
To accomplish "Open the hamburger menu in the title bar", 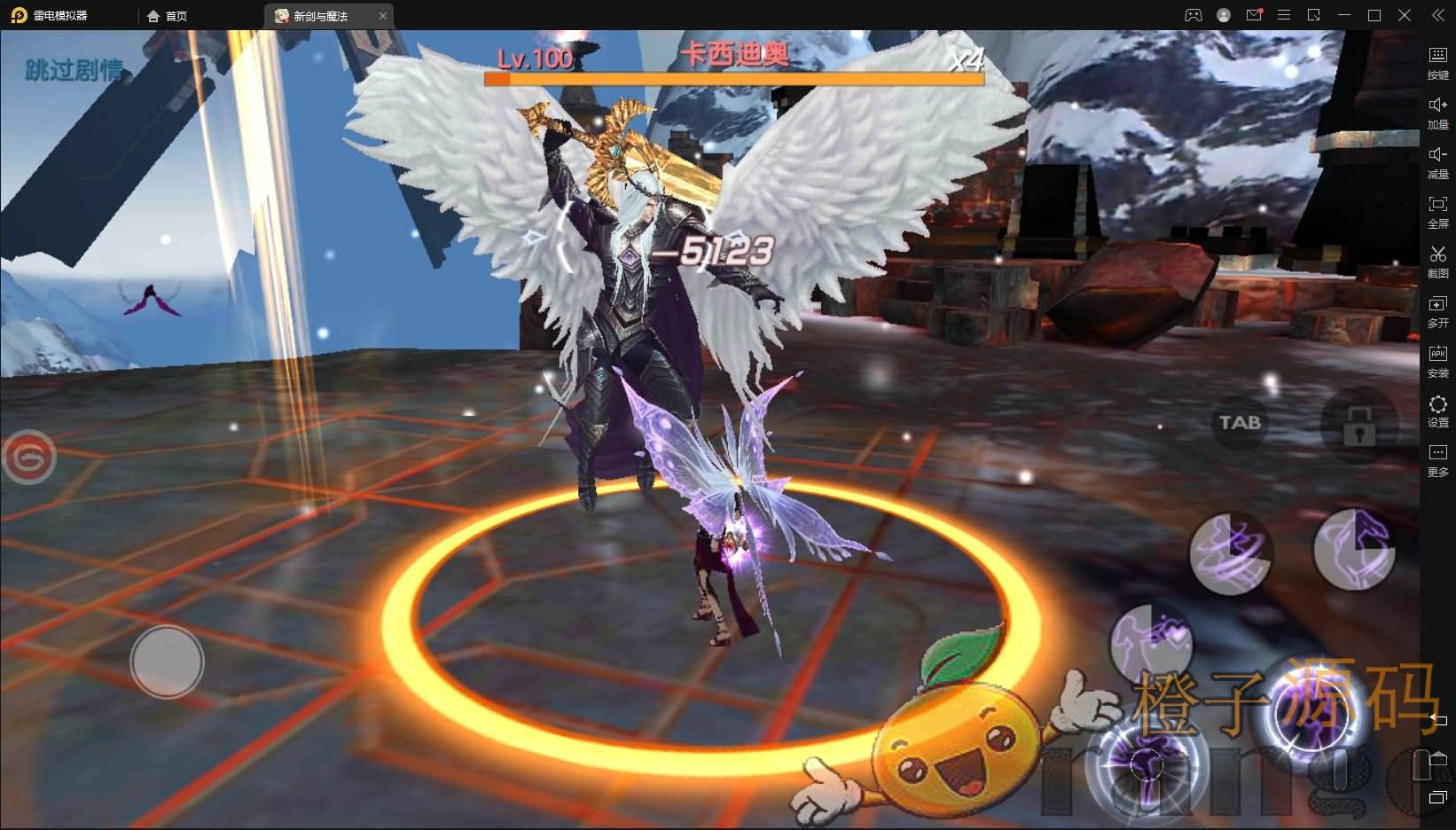I will pyautogui.click(x=1283, y=15).
